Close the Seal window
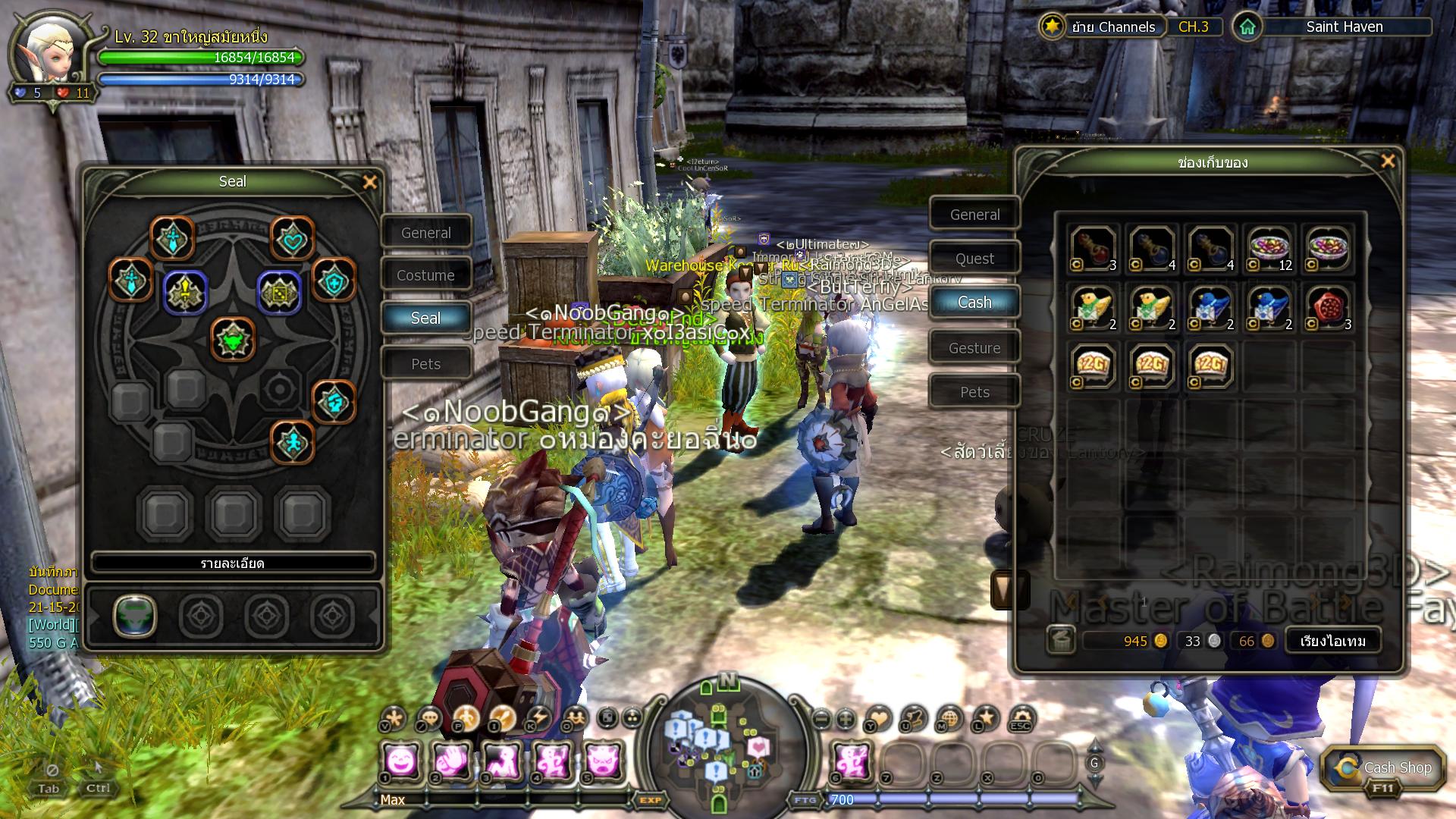1456x819 pixels. click(x=370, y=182)
